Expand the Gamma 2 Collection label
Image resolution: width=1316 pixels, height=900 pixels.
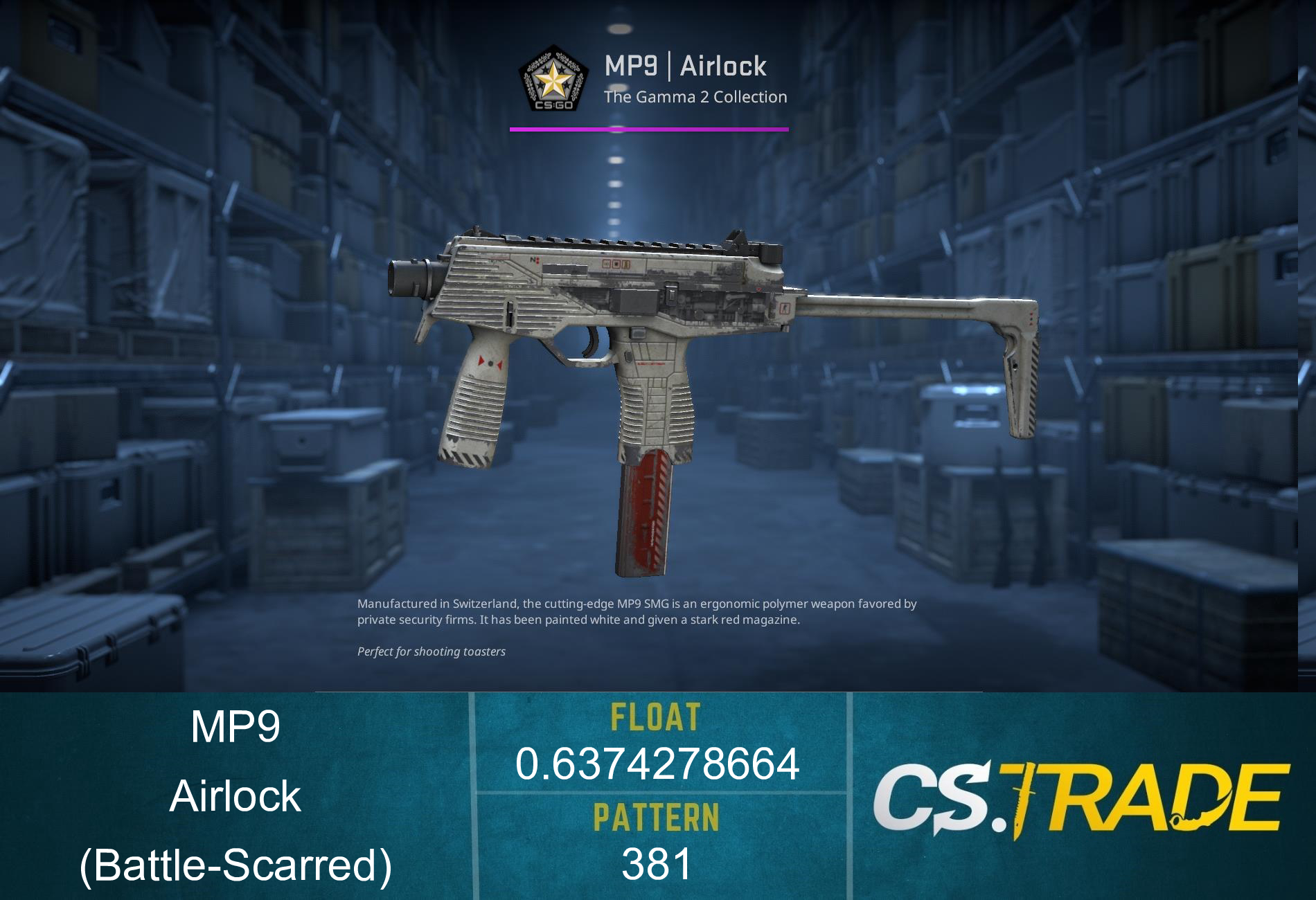(696, 97)
